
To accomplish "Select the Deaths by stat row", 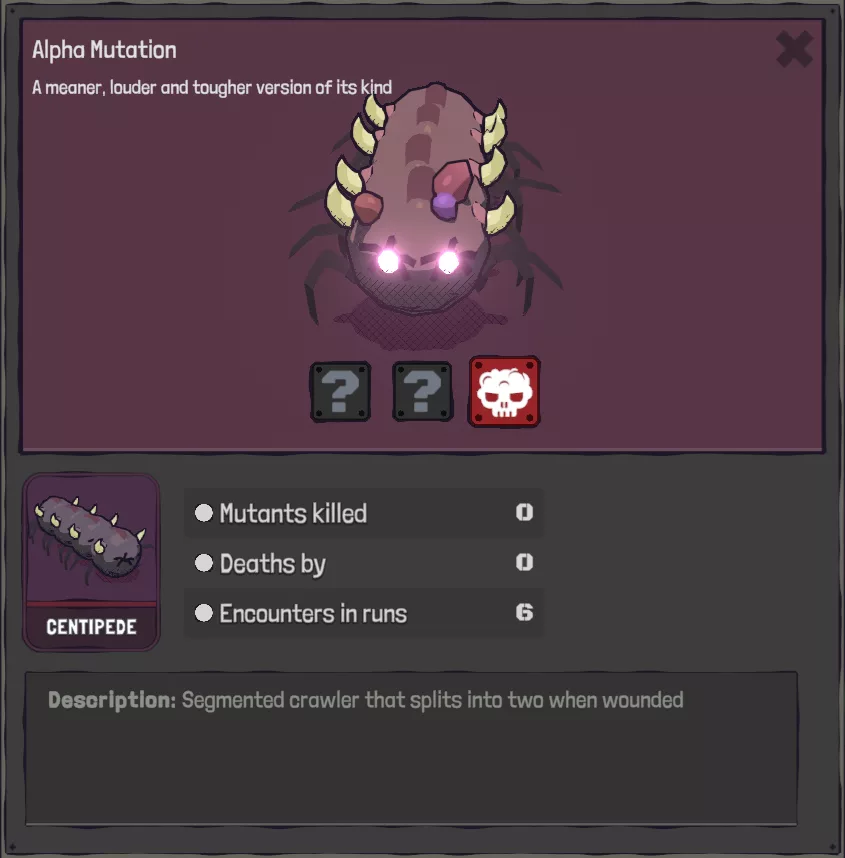I will point(364,563).
